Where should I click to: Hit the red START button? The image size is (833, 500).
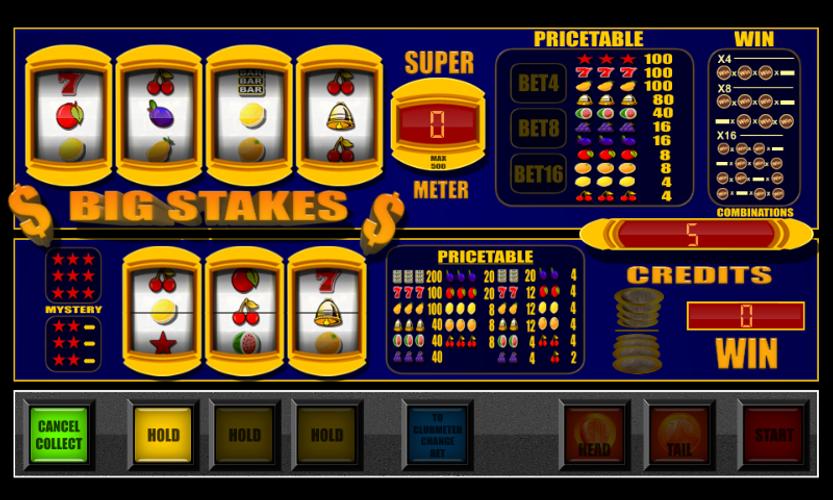(773, 436)
